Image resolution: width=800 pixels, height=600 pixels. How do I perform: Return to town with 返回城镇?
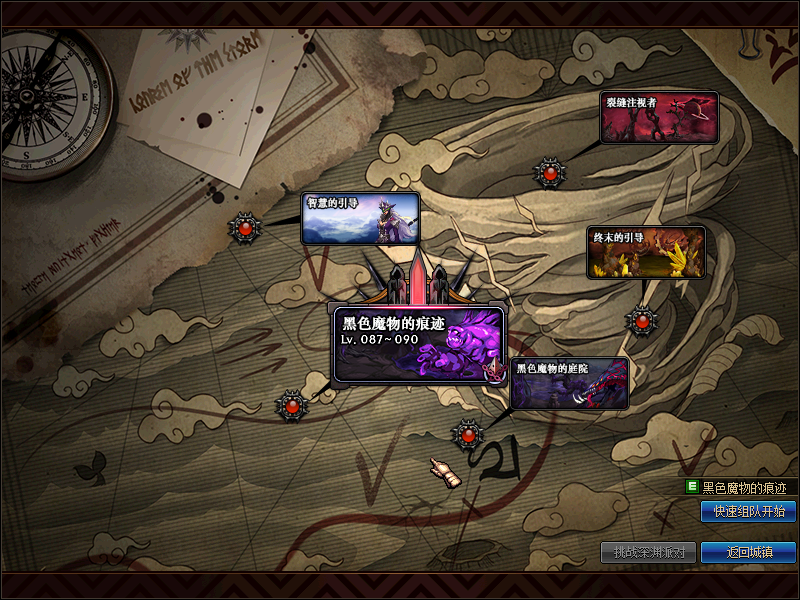point(748,552)
